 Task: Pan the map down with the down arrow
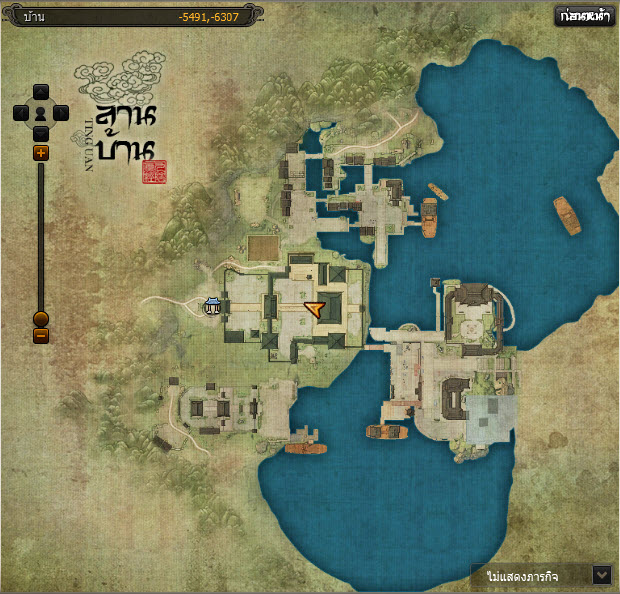coord(41,133)
